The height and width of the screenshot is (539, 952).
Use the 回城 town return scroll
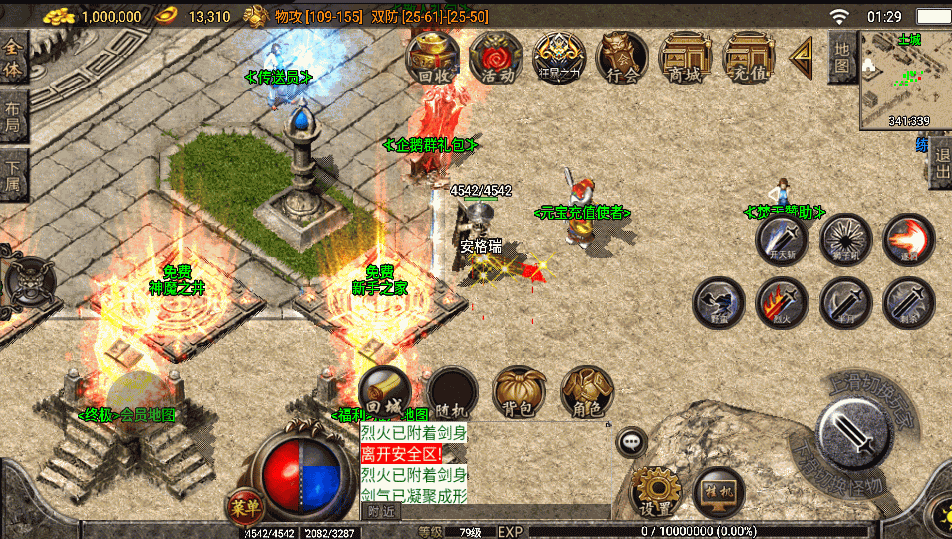pyautogui.click(x=384, y=392)
